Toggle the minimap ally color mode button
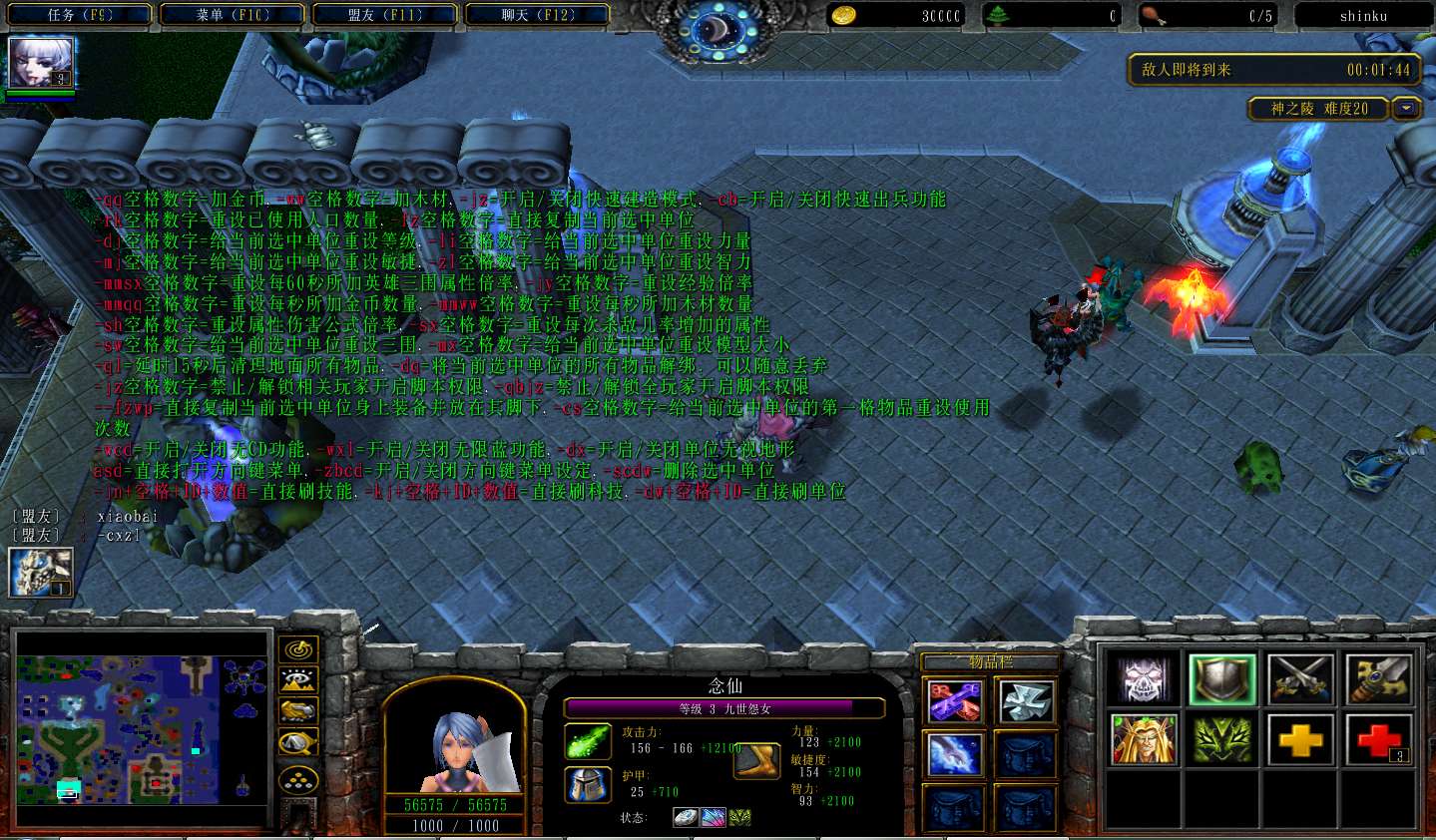 coord(298,711)
